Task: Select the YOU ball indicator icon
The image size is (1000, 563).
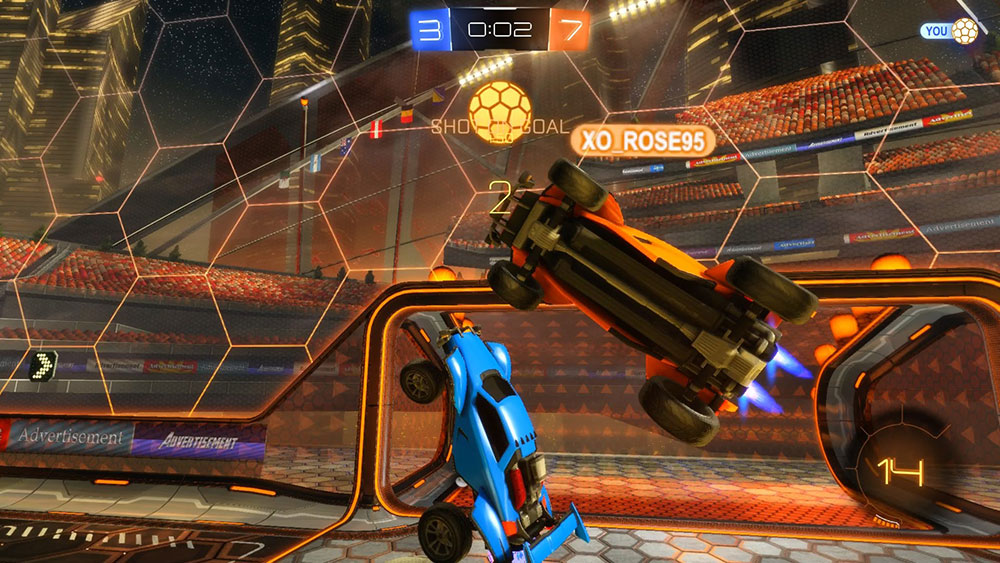Action: (x=964, y=31)
